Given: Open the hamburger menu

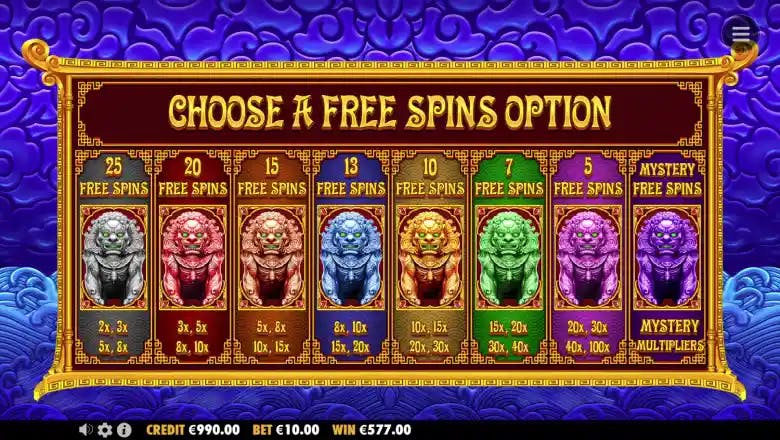Looking at the screenshot, I should click(x=740, y=33).
